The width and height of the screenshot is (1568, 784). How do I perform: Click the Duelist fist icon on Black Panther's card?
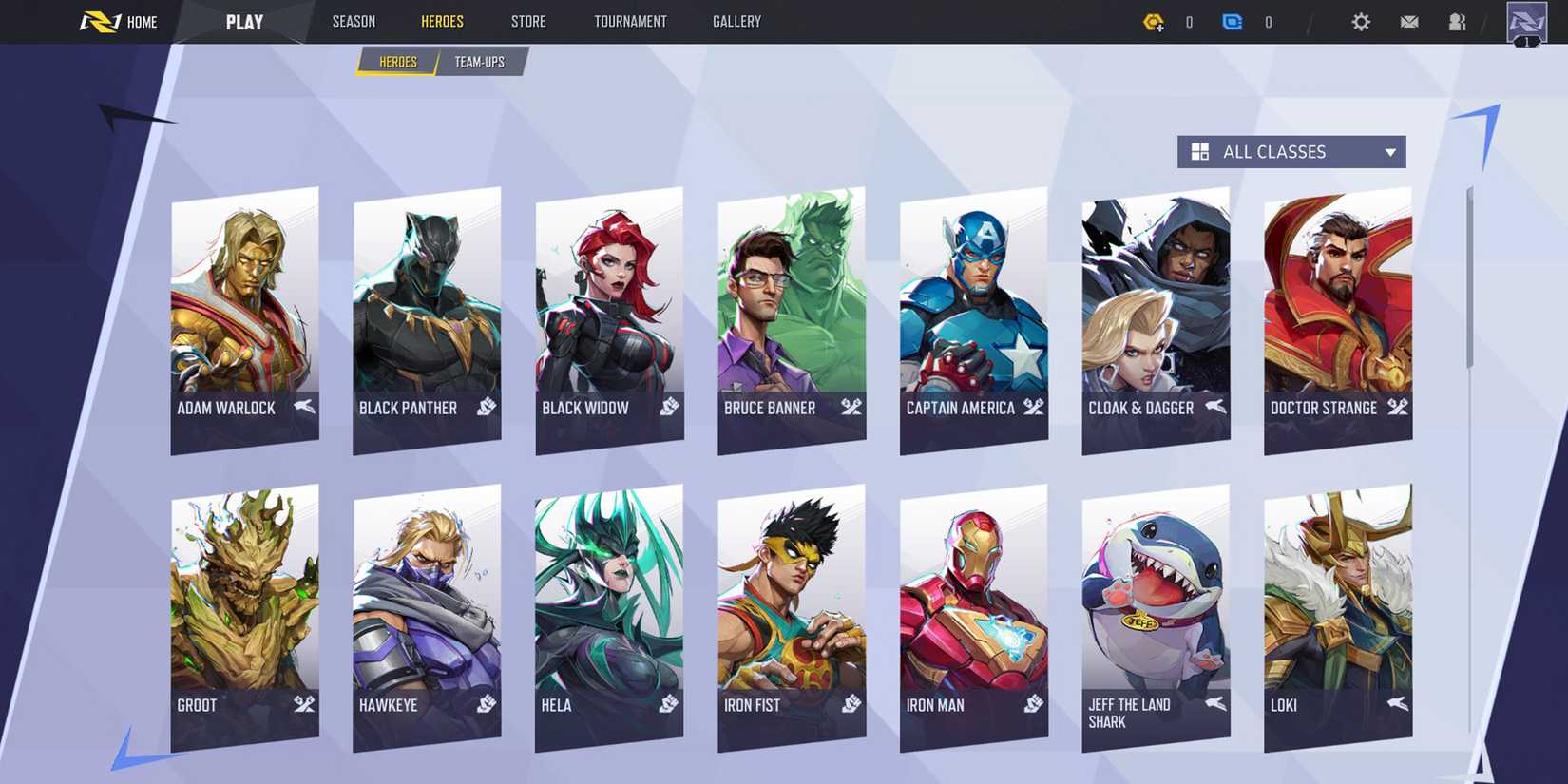(x=488, y=406)
